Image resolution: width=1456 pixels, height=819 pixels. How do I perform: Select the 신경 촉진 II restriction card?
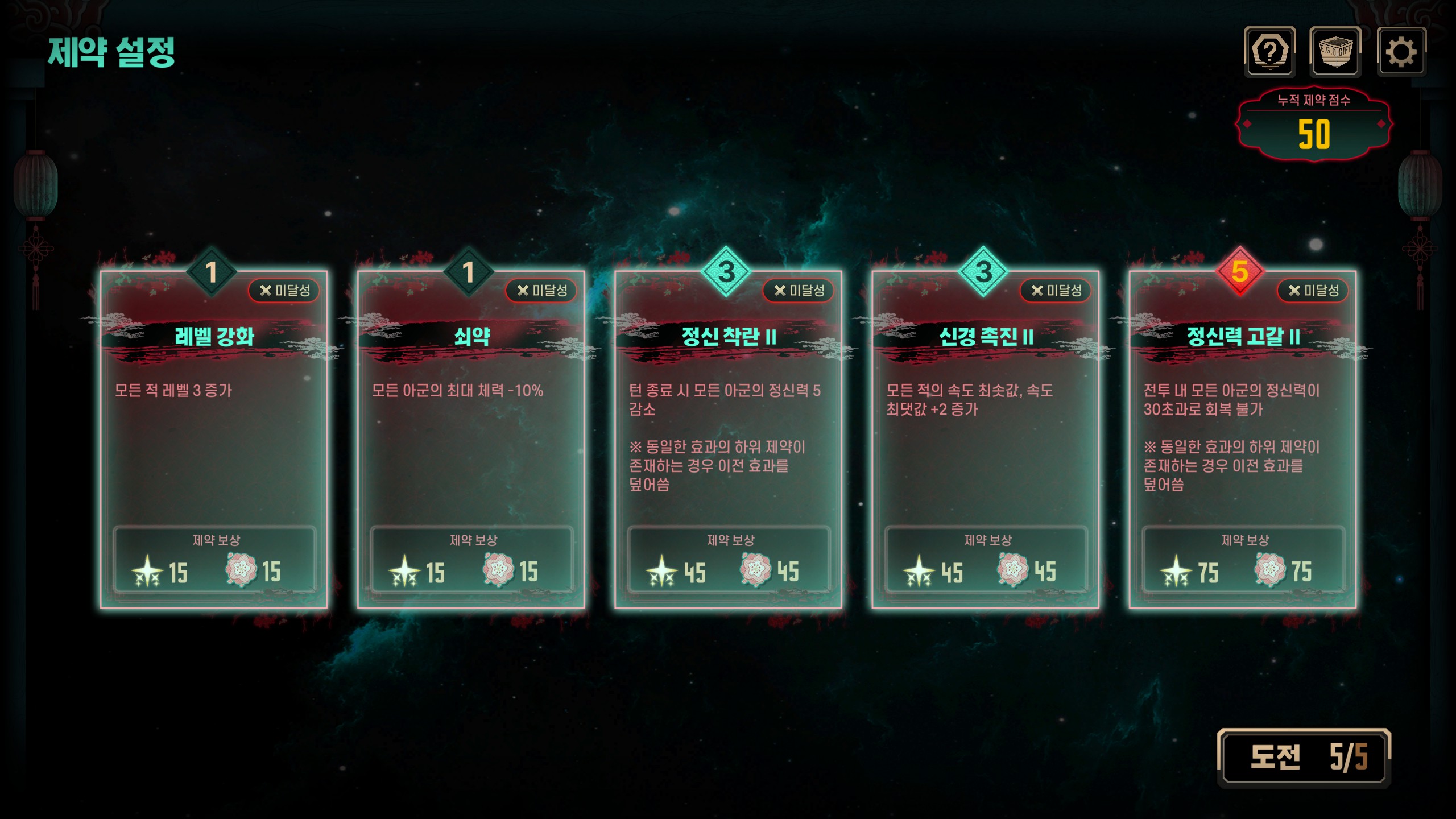985,439
